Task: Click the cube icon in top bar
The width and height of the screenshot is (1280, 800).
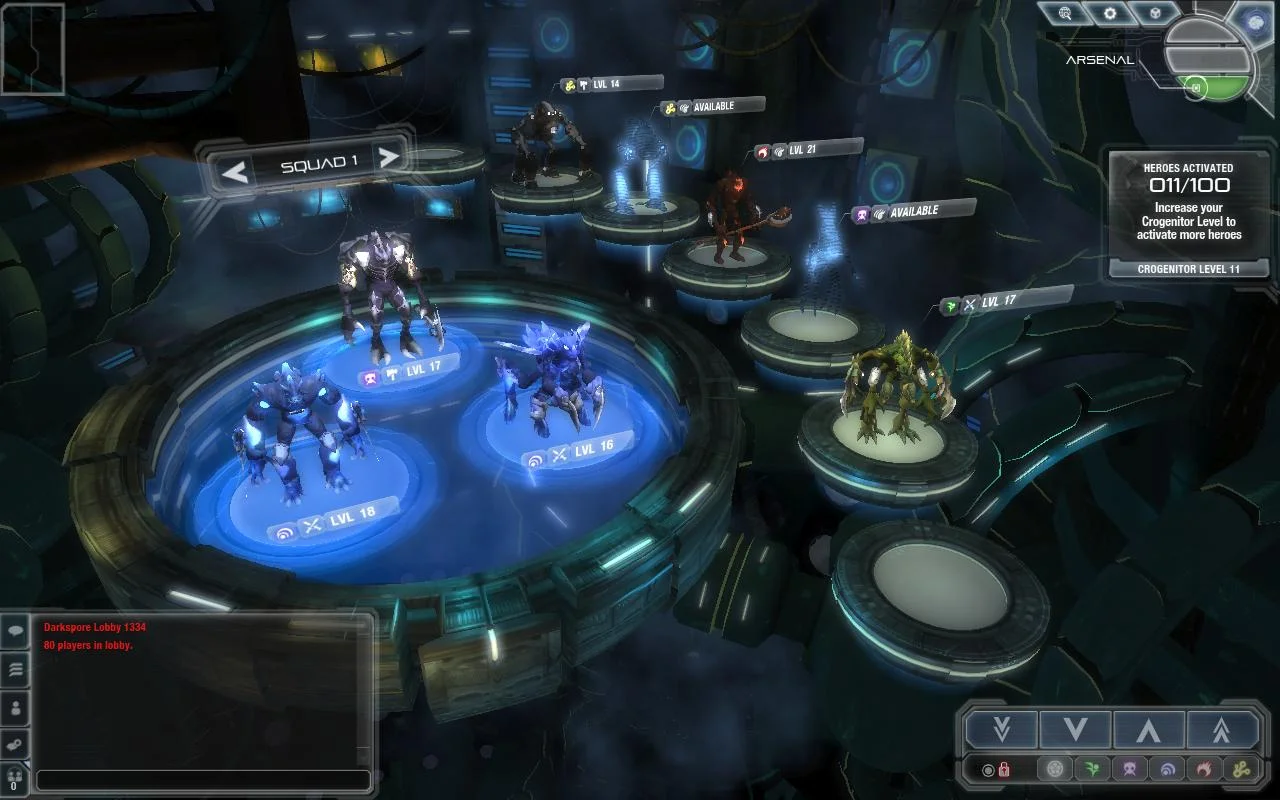Action: pos(1155,14)
